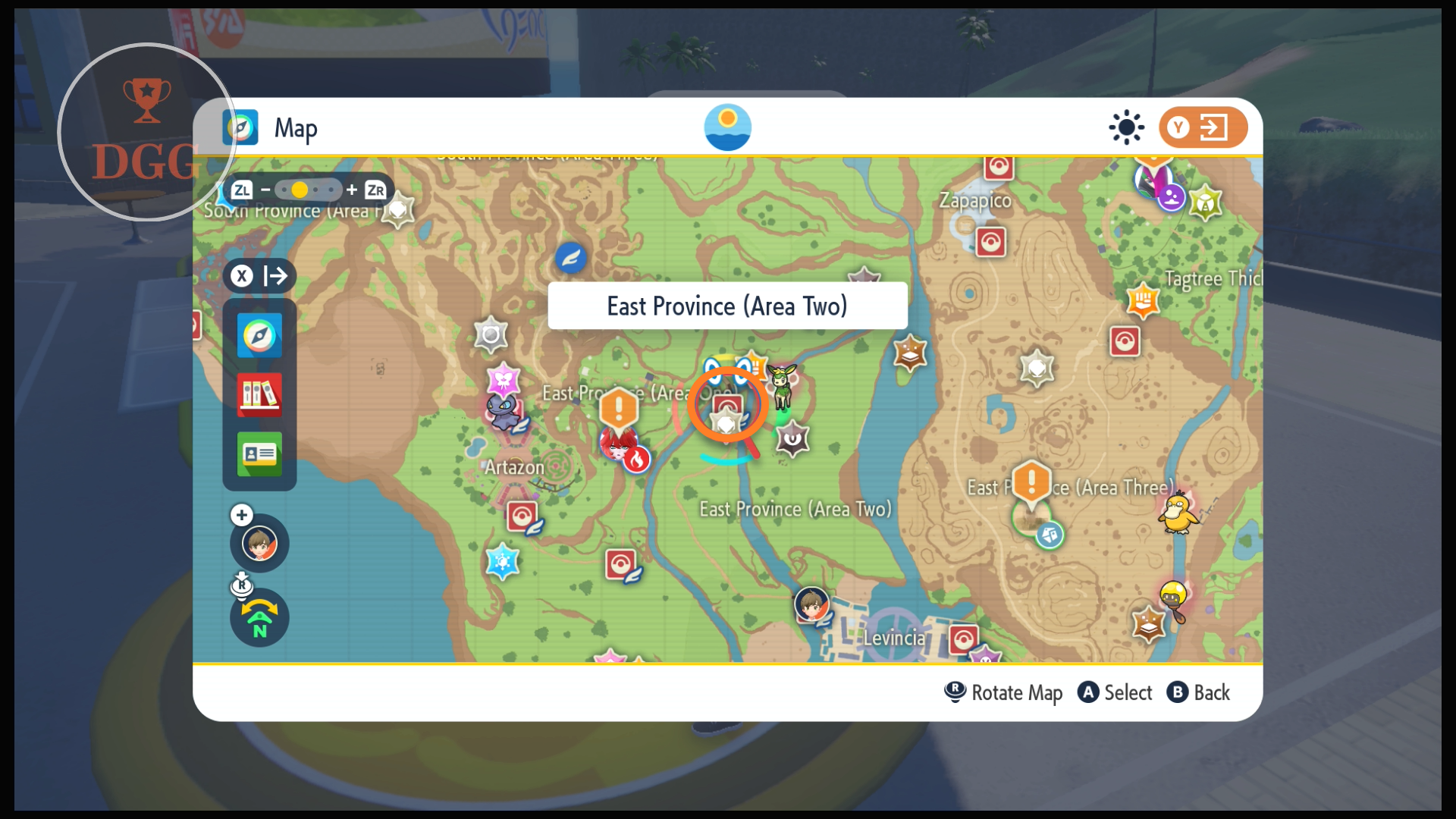Screen dimensions: 1456x819
Task: Select the Pokémon Center south of Artazon
Action: (522, 516)
